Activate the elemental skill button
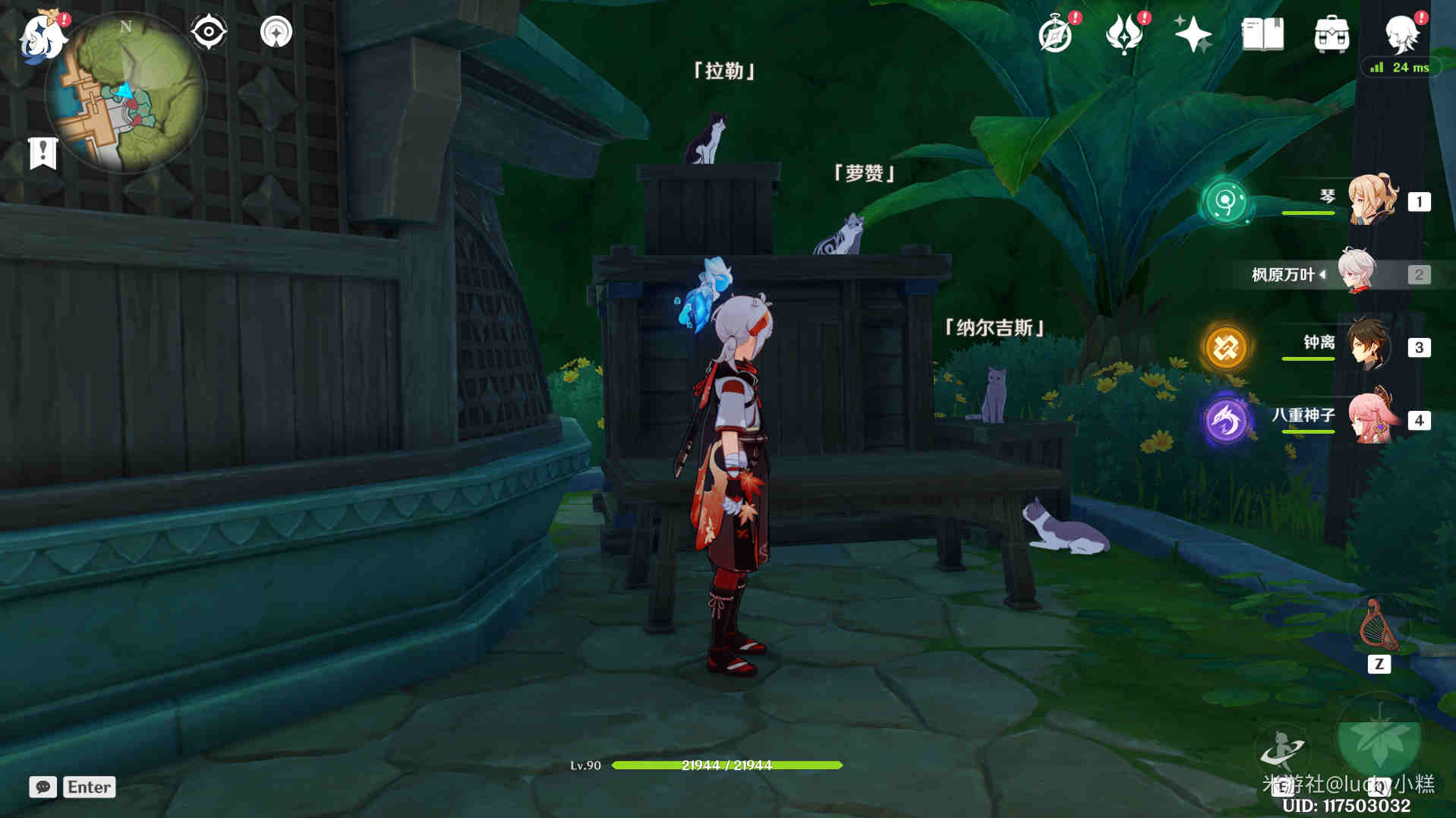 tap(1282, 750)
